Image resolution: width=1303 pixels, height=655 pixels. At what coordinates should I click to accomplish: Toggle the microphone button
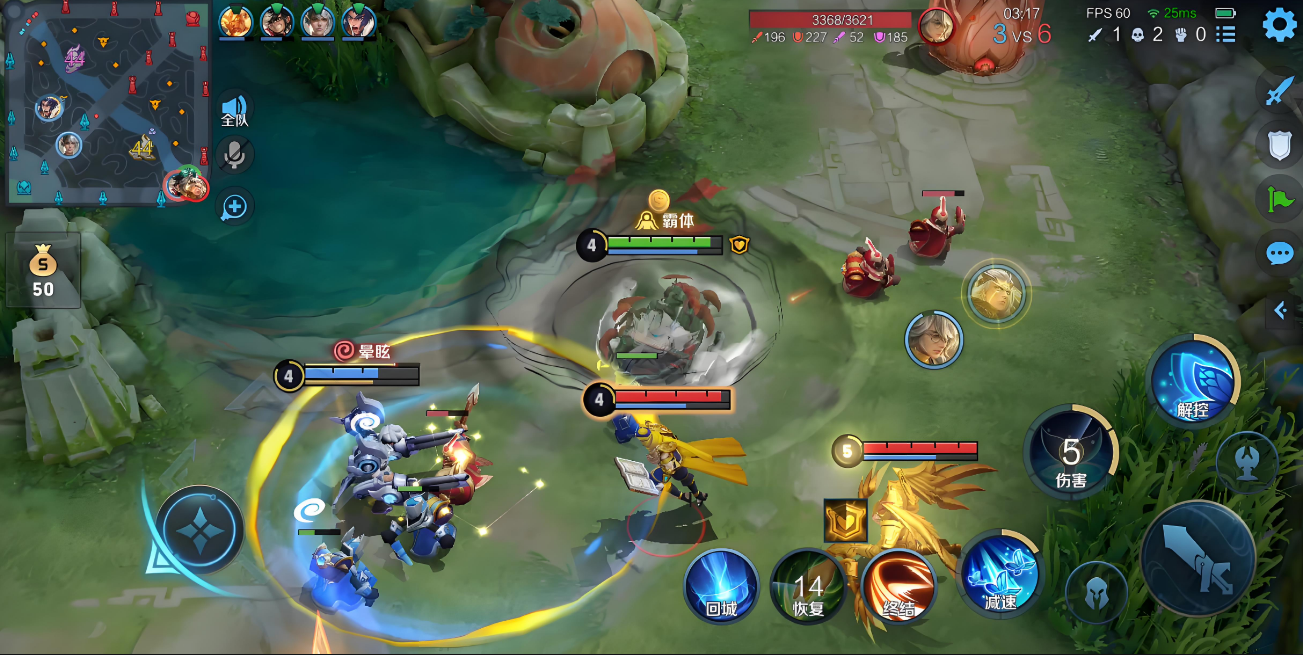235,155
